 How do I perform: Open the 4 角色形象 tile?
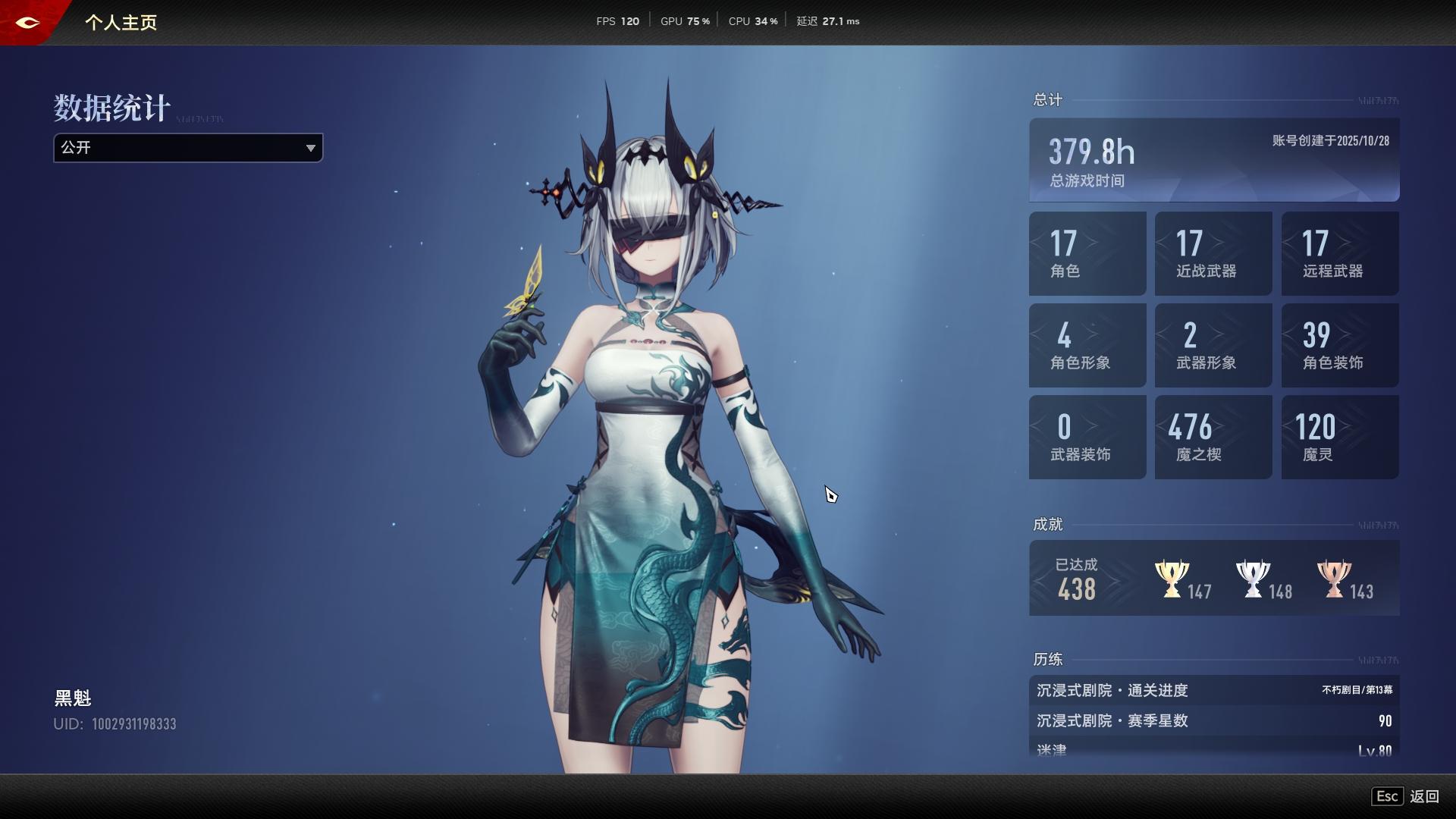click(x=1087, y=345)
